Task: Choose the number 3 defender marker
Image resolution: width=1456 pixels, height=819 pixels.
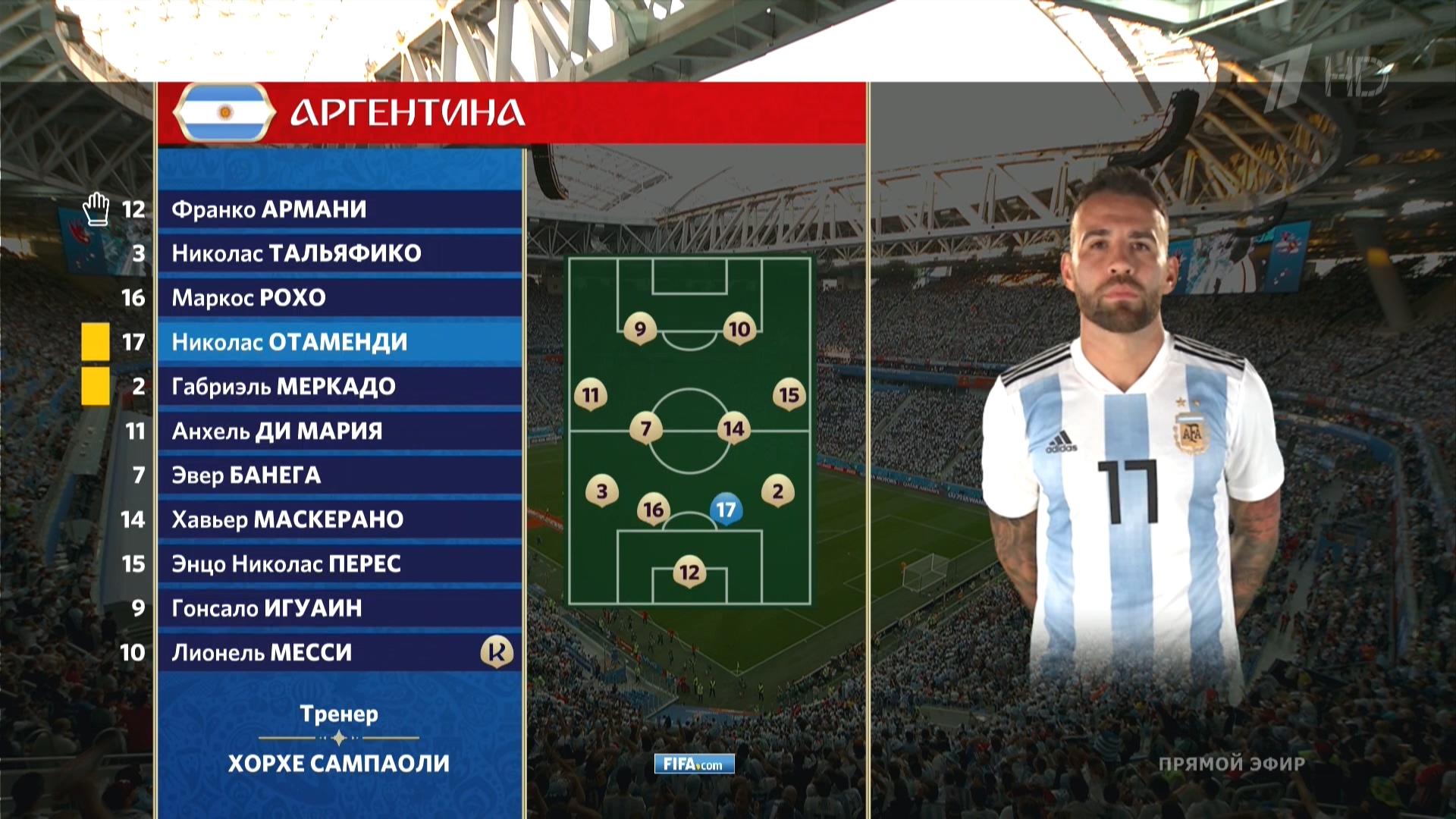Action: tap(602, 491)
